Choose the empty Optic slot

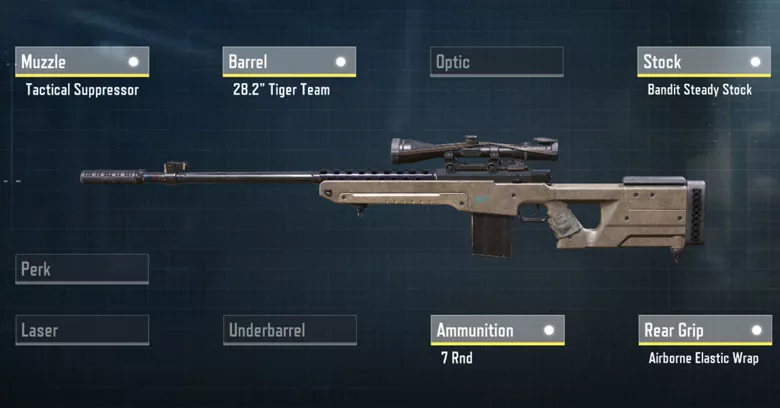point(496,62)
